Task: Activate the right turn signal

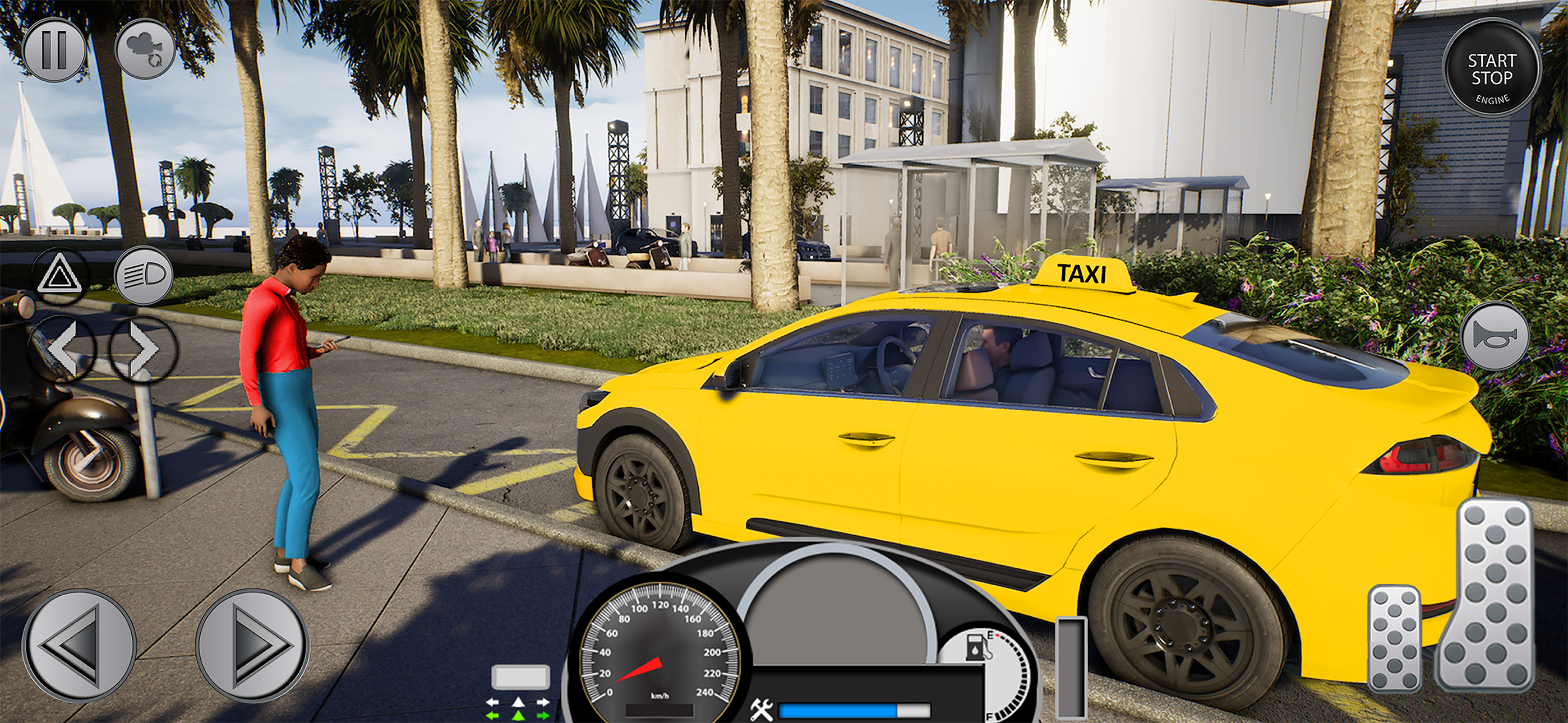Action: [x=144, y=349]
